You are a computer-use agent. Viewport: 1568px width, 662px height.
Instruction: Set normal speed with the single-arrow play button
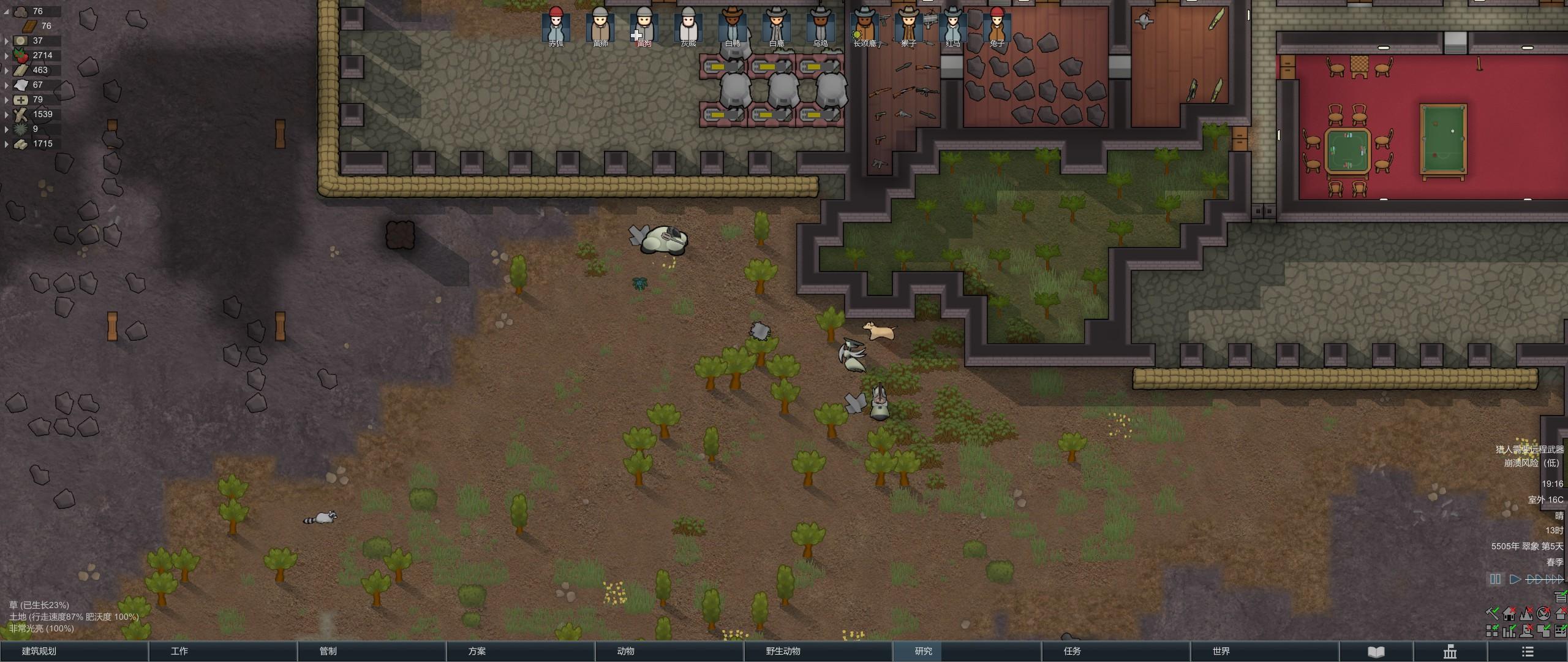pos(1515,579)
